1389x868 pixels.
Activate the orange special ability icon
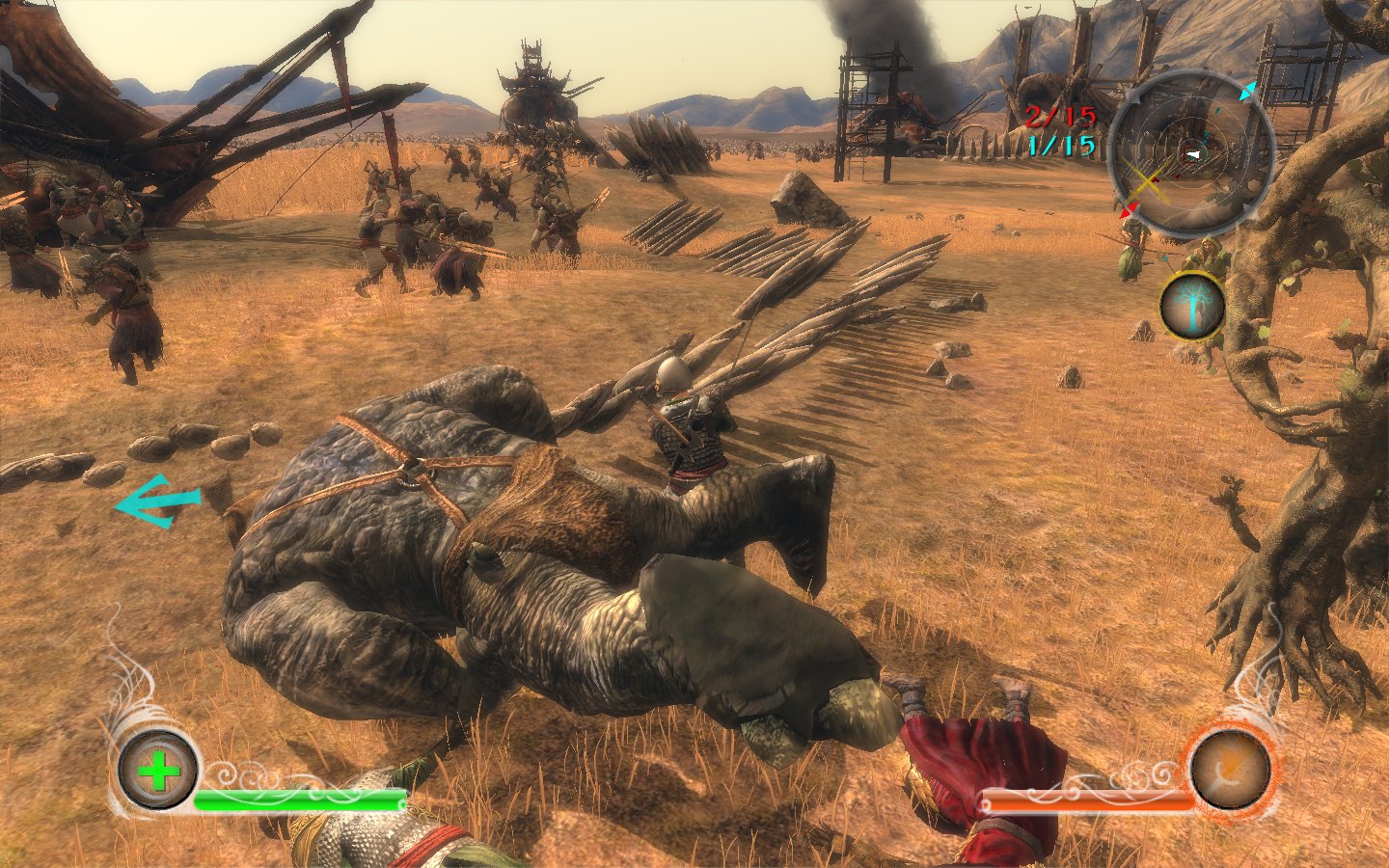coord(1230,768)
